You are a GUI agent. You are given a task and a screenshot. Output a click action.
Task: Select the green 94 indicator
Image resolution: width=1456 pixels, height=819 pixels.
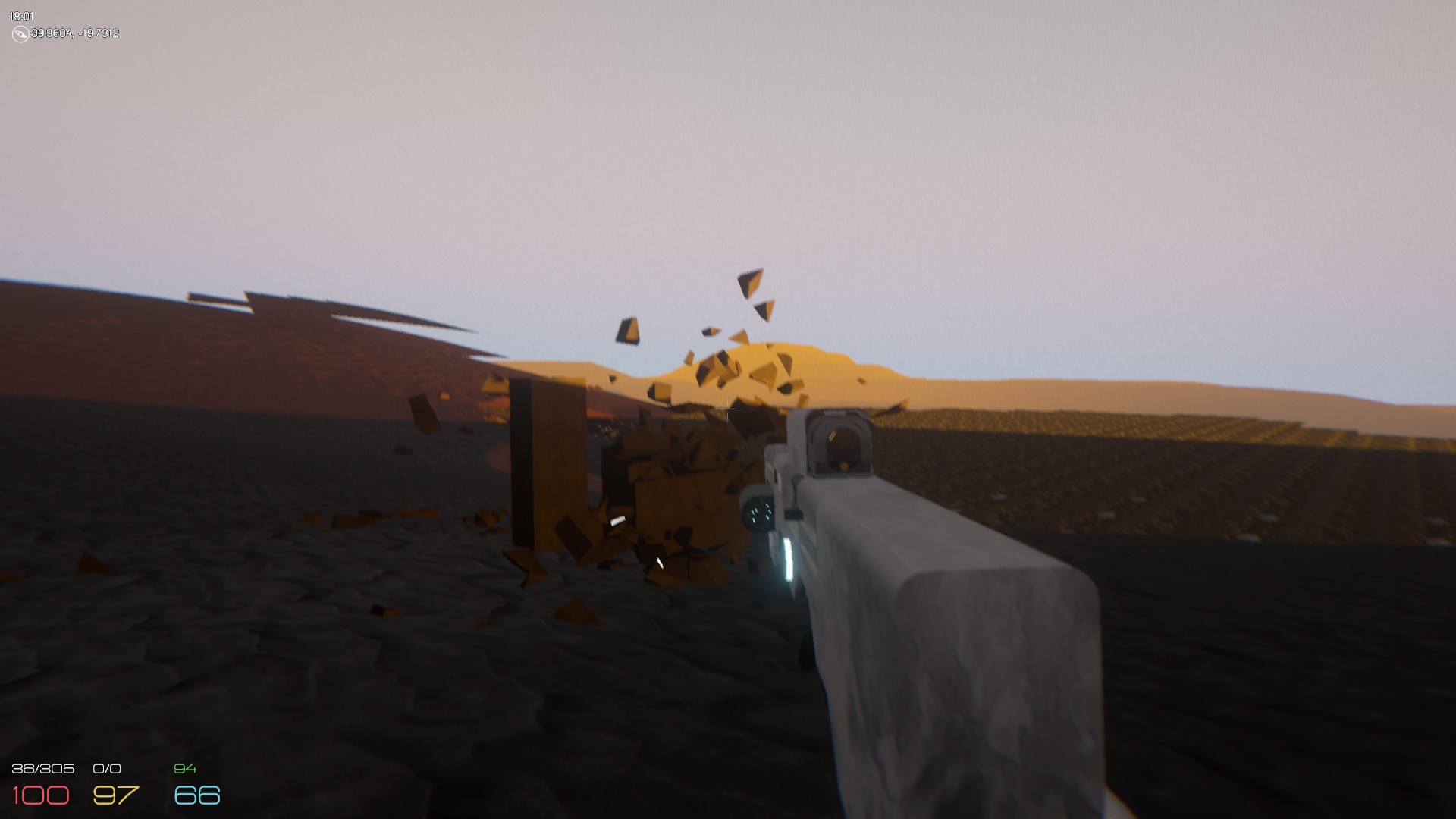tap(184, 768)
